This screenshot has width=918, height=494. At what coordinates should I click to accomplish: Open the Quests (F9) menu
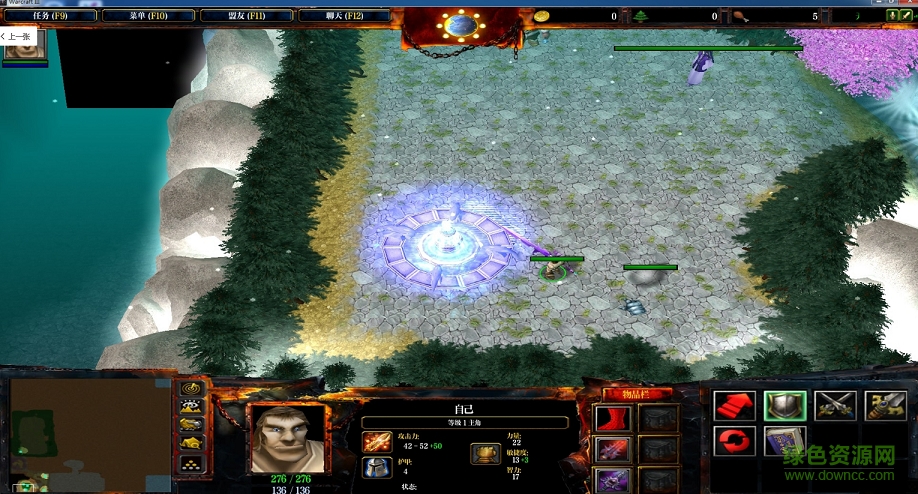tap(49, 16)
